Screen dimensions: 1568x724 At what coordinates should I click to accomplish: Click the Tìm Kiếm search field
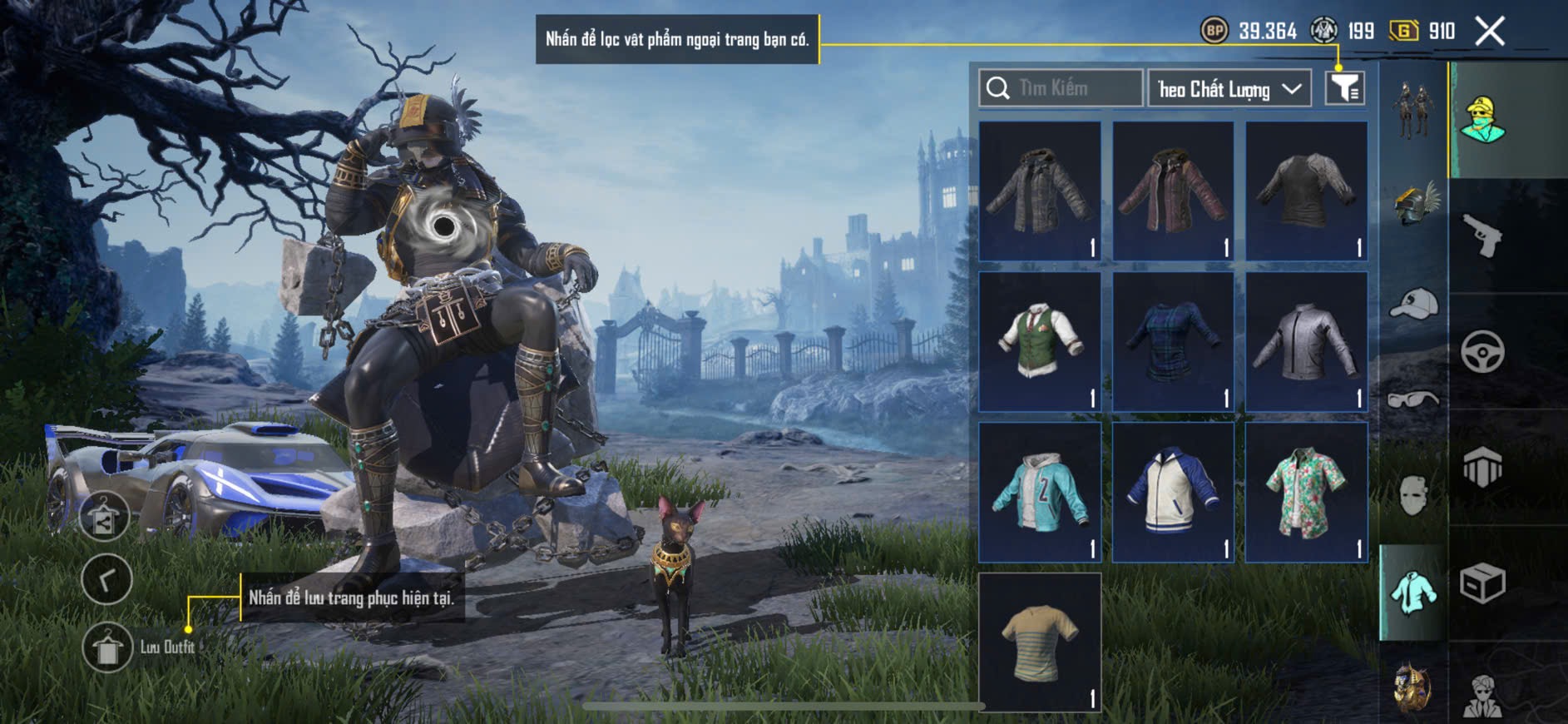click(1061, 88)
